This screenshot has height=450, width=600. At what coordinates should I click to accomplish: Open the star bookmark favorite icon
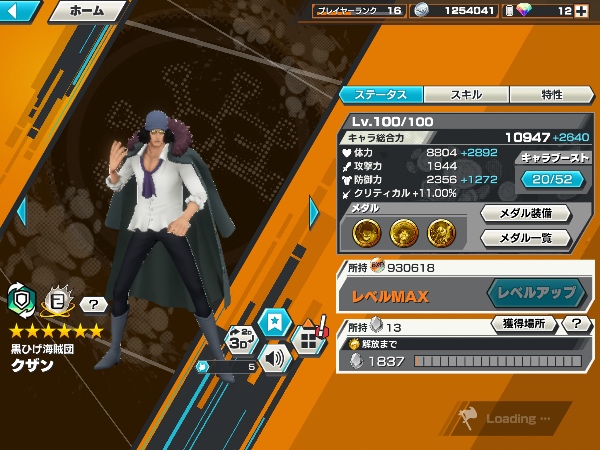coord(272,322)
